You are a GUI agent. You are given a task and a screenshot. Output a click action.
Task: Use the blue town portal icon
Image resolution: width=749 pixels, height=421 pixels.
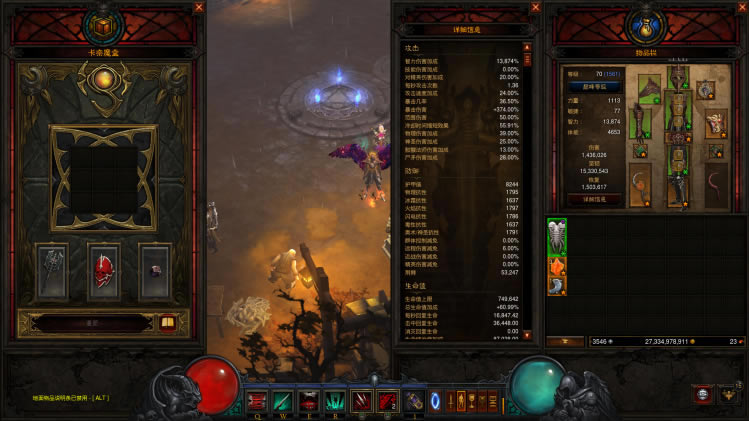[435, 401]
